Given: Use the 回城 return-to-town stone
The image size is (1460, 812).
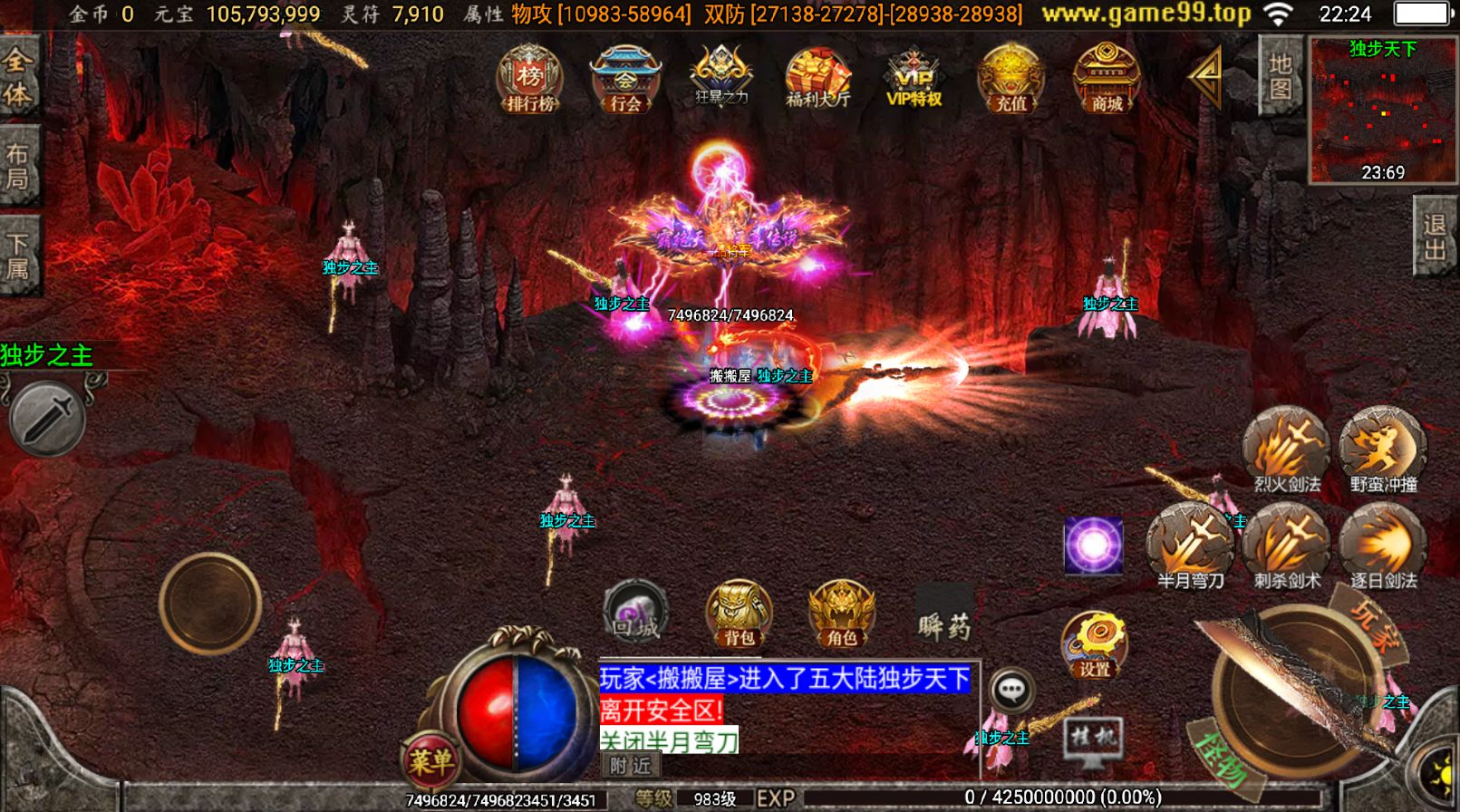Looking at the screenshot, I should pos(635,612).
